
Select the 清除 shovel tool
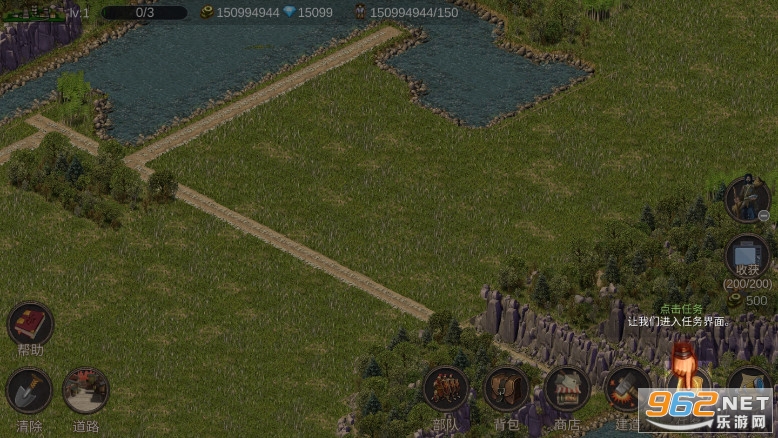(x=29, y=391)
